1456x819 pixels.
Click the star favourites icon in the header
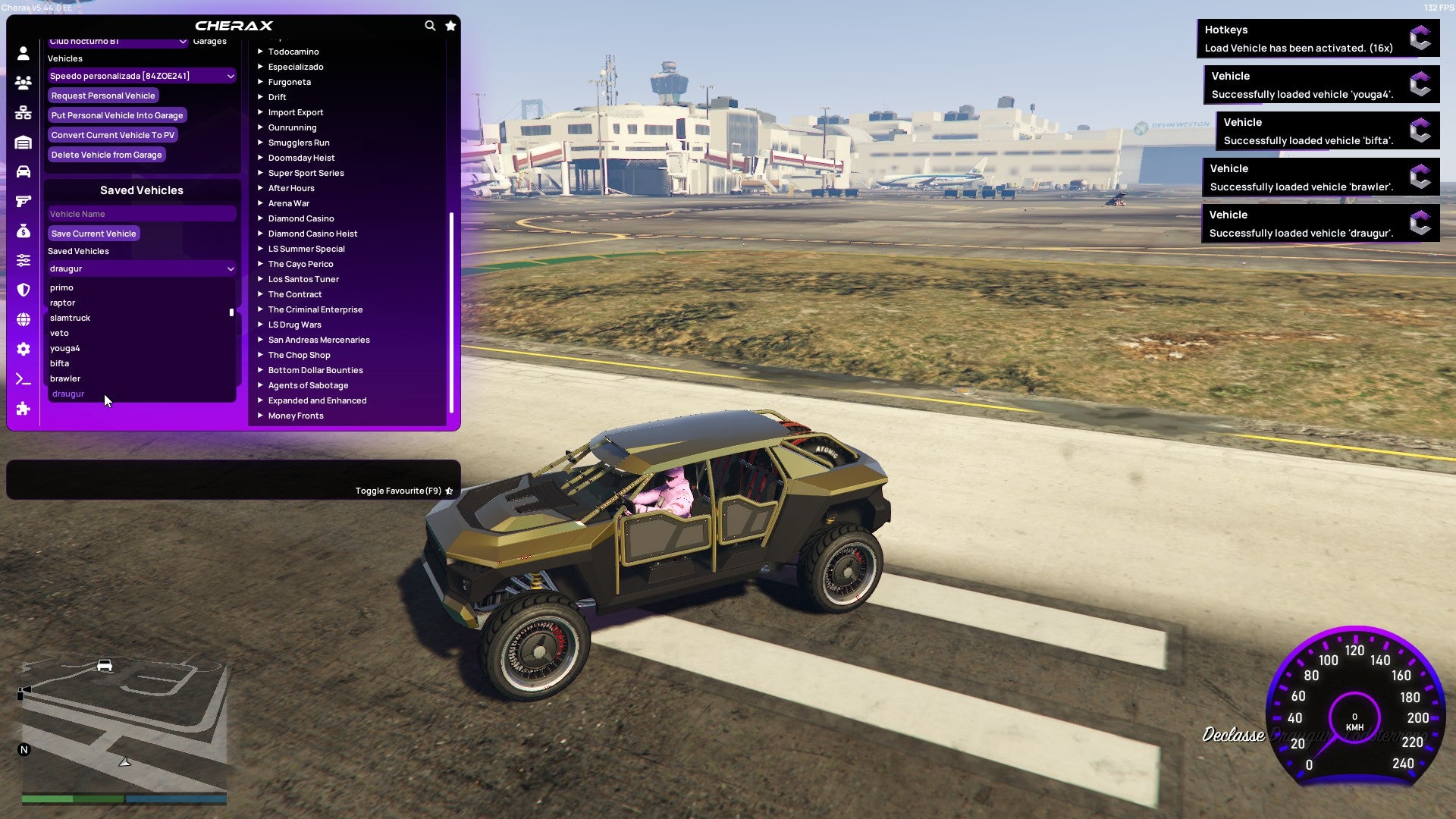450,25
